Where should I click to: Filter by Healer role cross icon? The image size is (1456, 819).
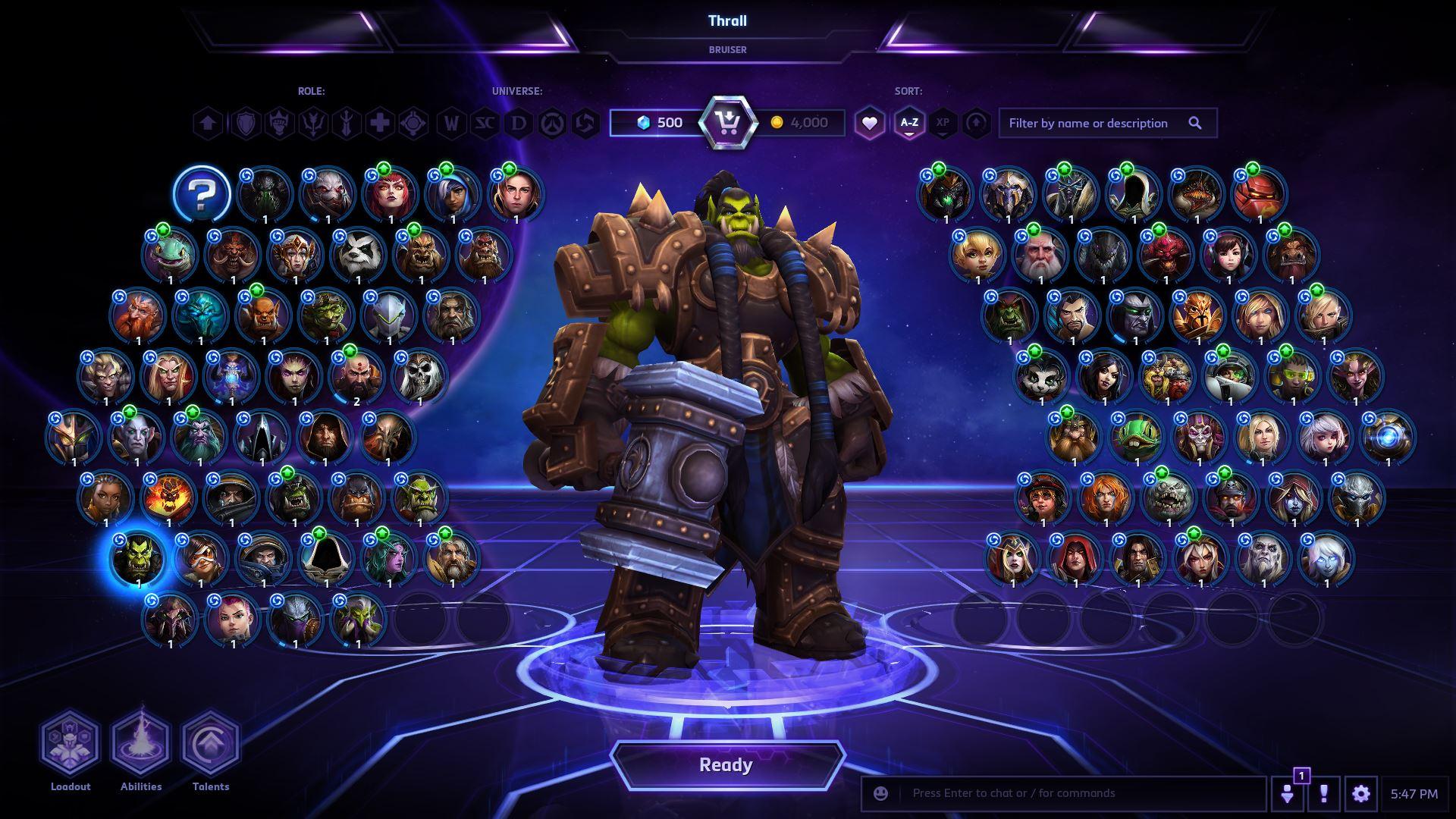click(x=380, y=123)
